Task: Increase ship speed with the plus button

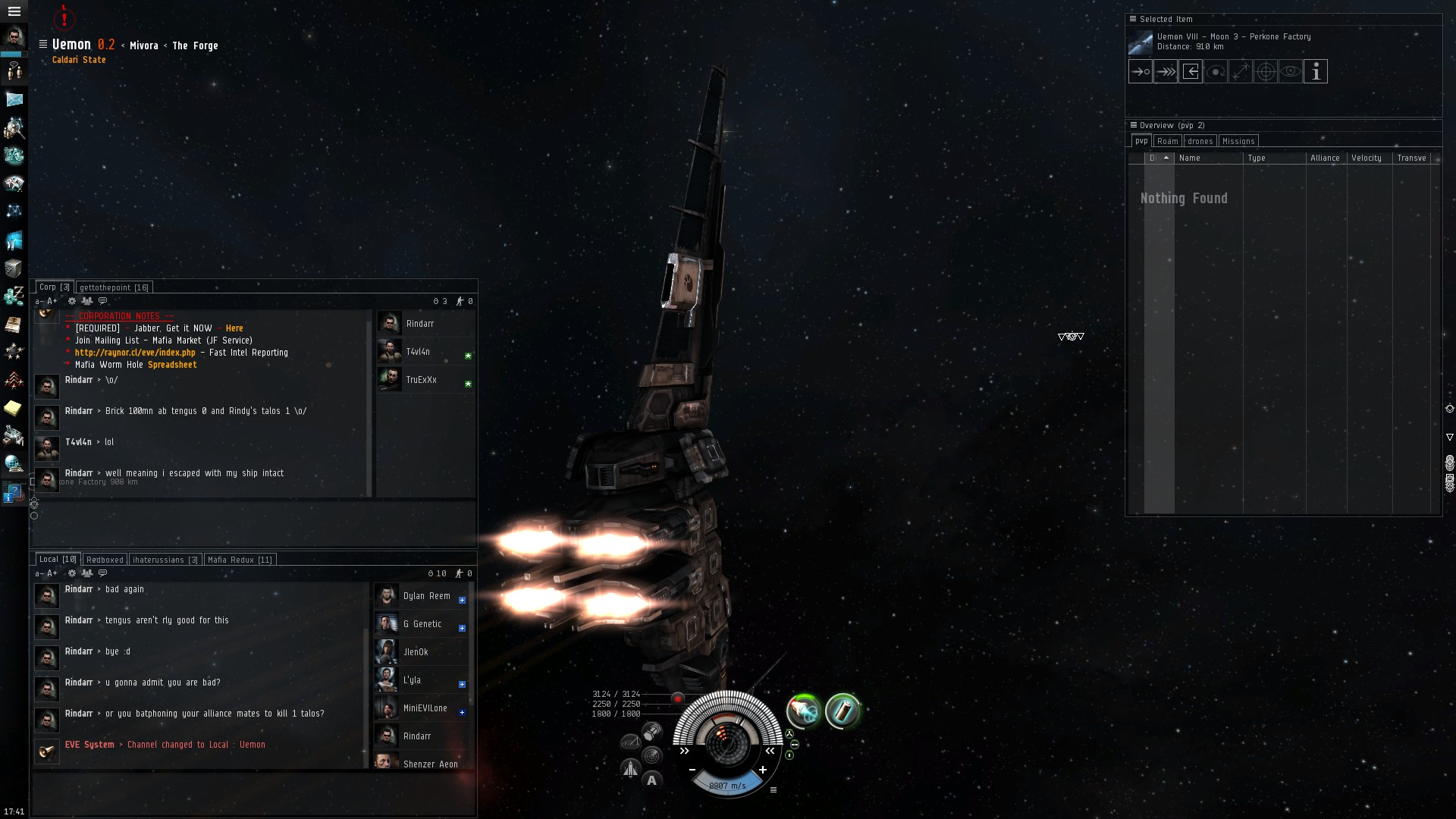Action: click(x=763, y=770)
